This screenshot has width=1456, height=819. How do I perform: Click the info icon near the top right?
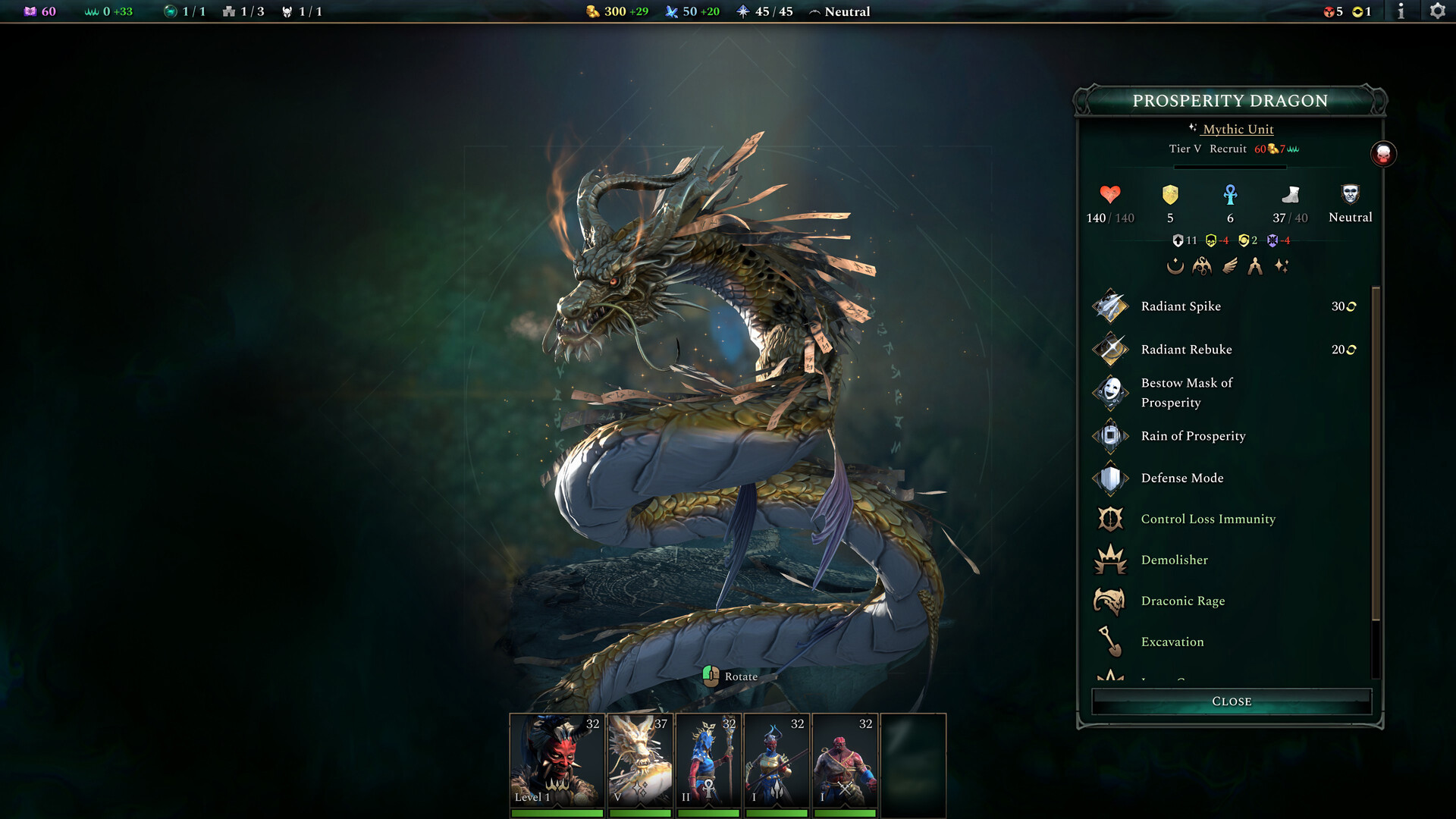click(x=1401, y=11)
